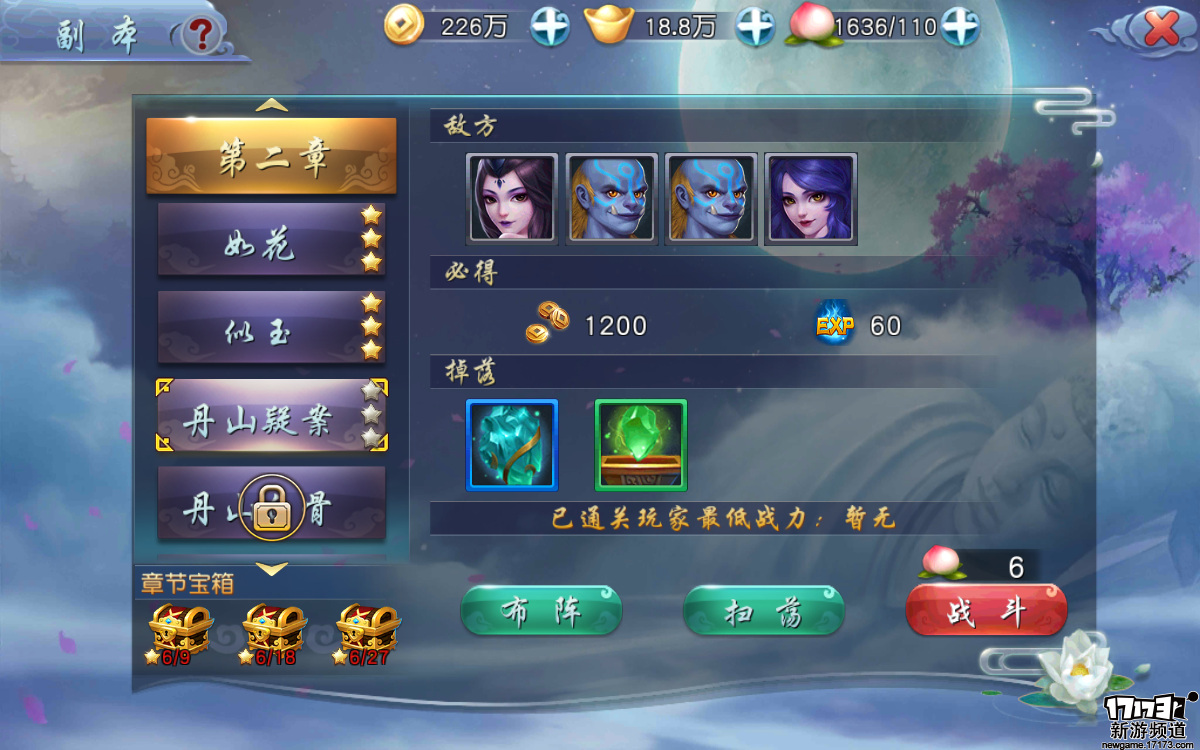This screenshot has width=1200, height=750.
Task: Inspect the teal crystal drop item
Action: click(x=512, y=445)
